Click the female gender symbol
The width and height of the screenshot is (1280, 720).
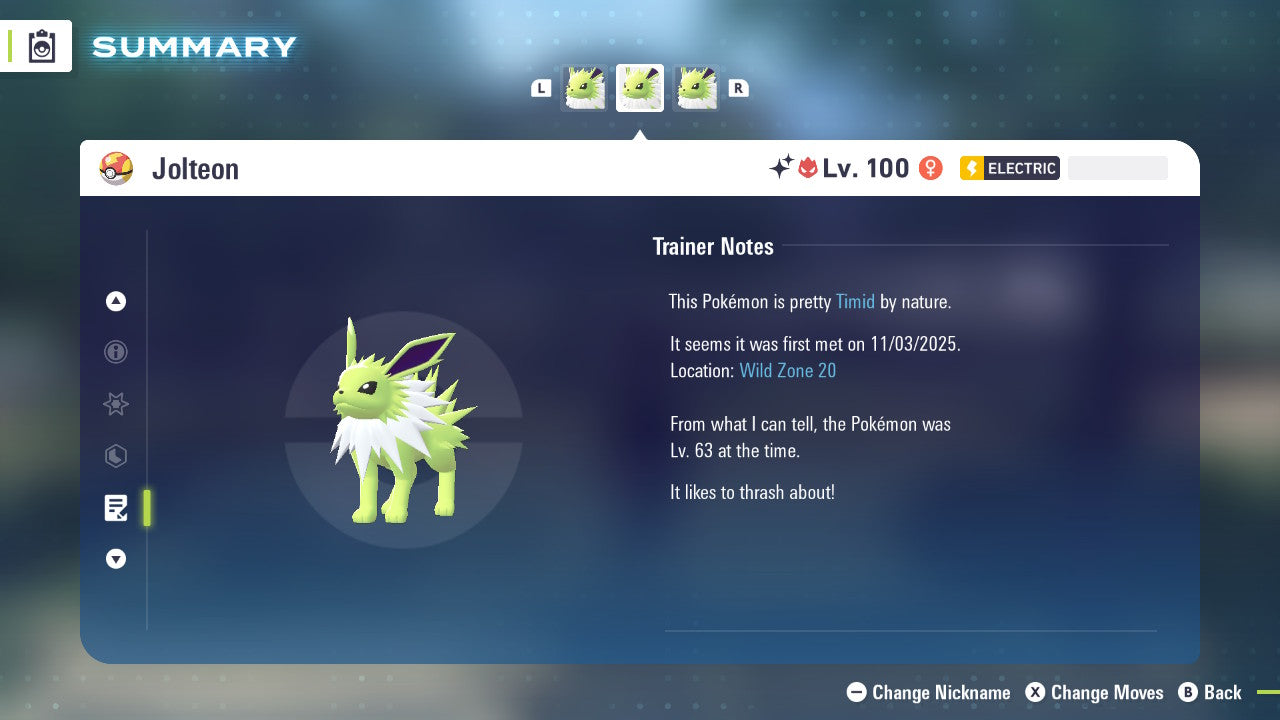click(x=930, y=168)
